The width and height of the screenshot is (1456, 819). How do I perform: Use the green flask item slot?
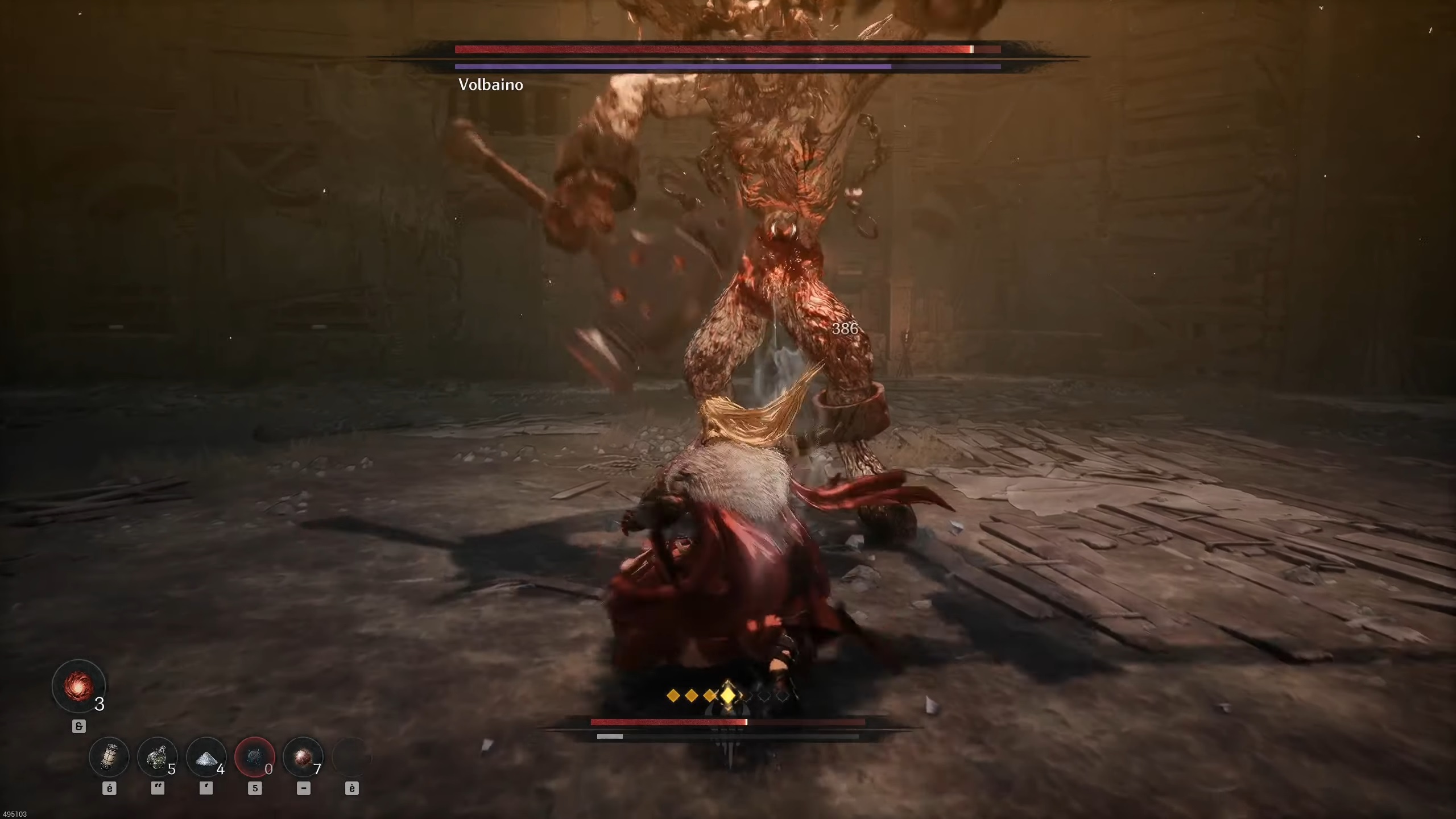coord(157,757)
